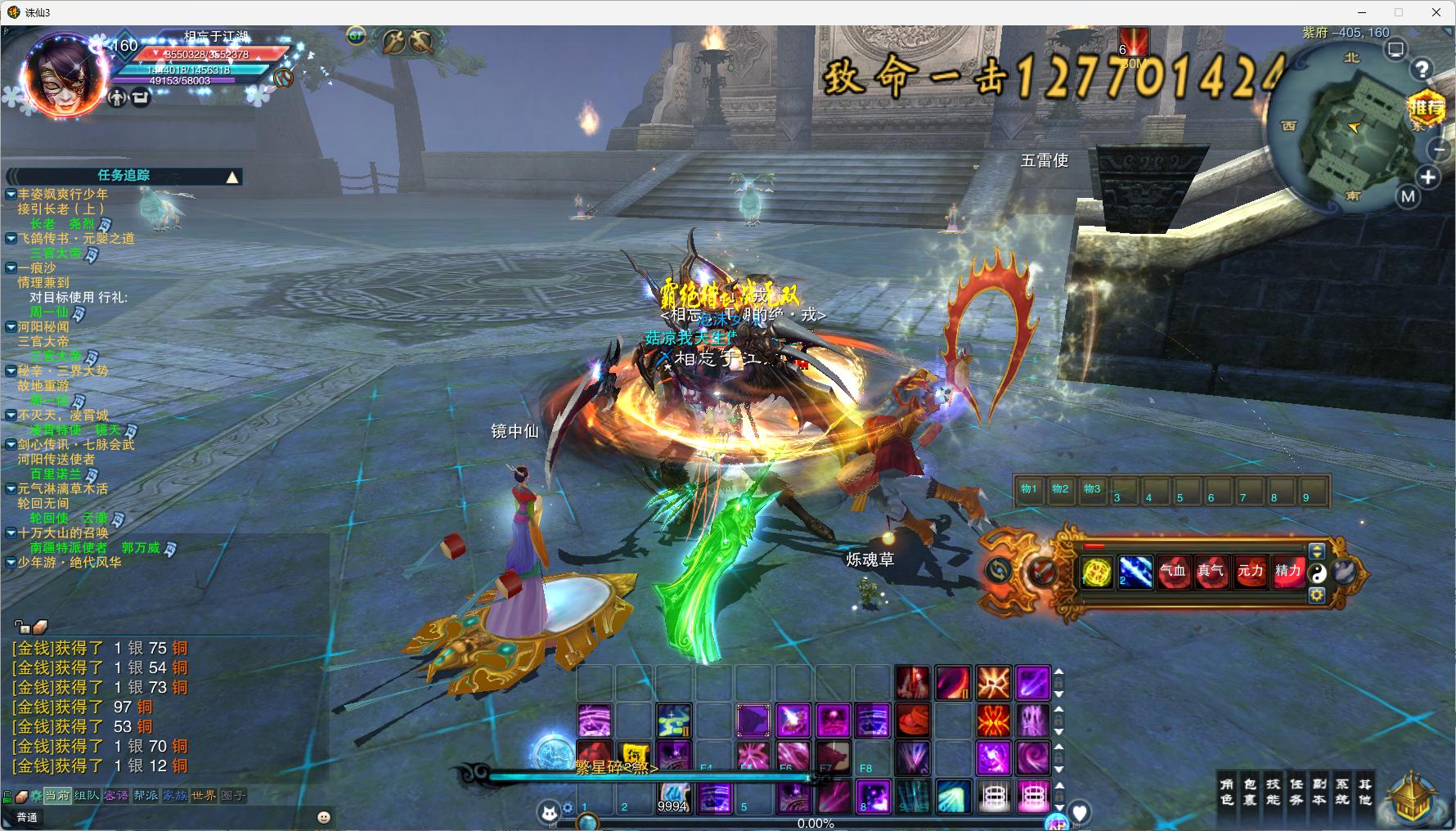
Task: Use the 气血 health potion slot
Action: click(1173, 571)
